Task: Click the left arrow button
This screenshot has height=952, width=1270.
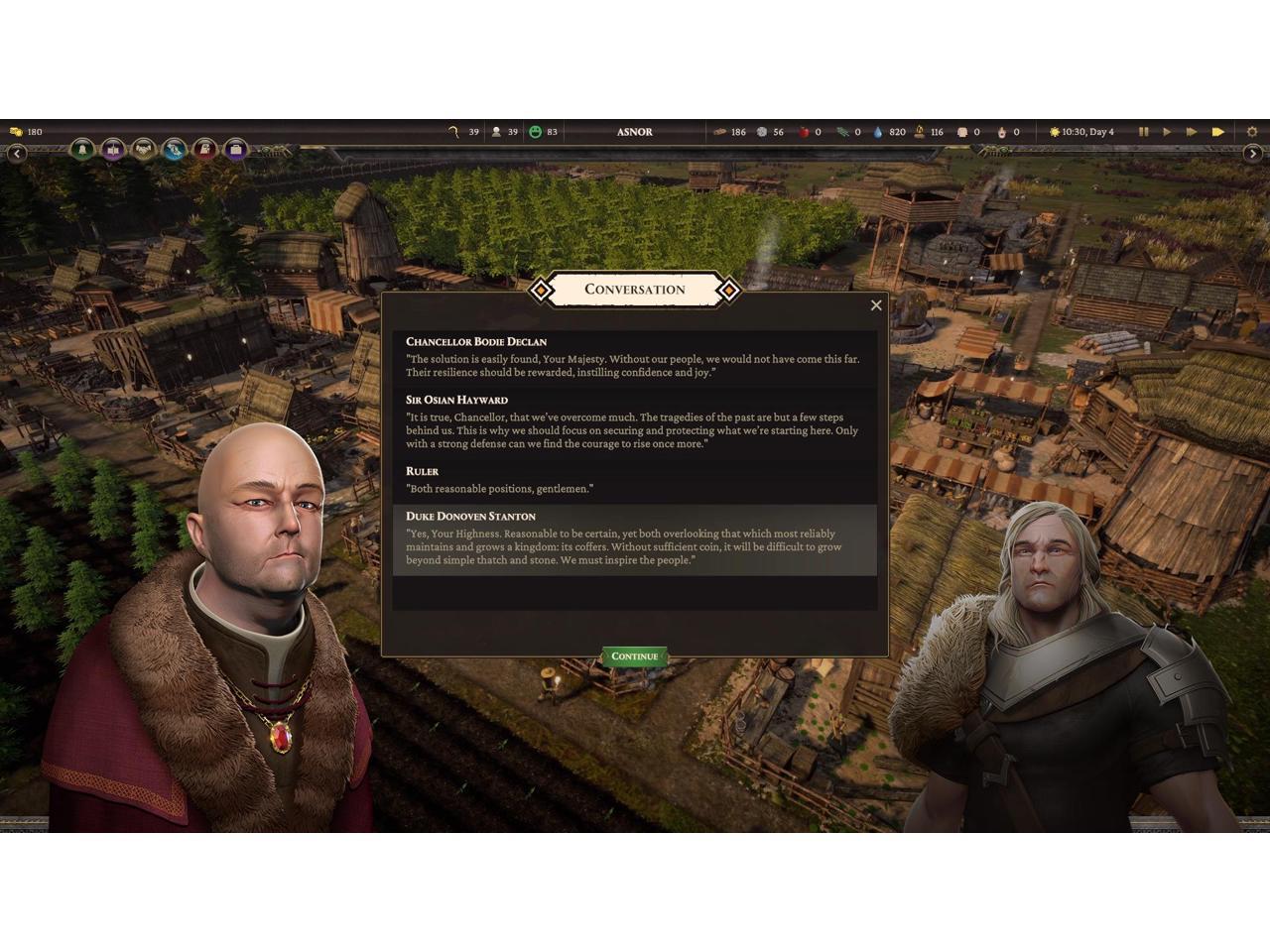Action: [x=17, y=154]
